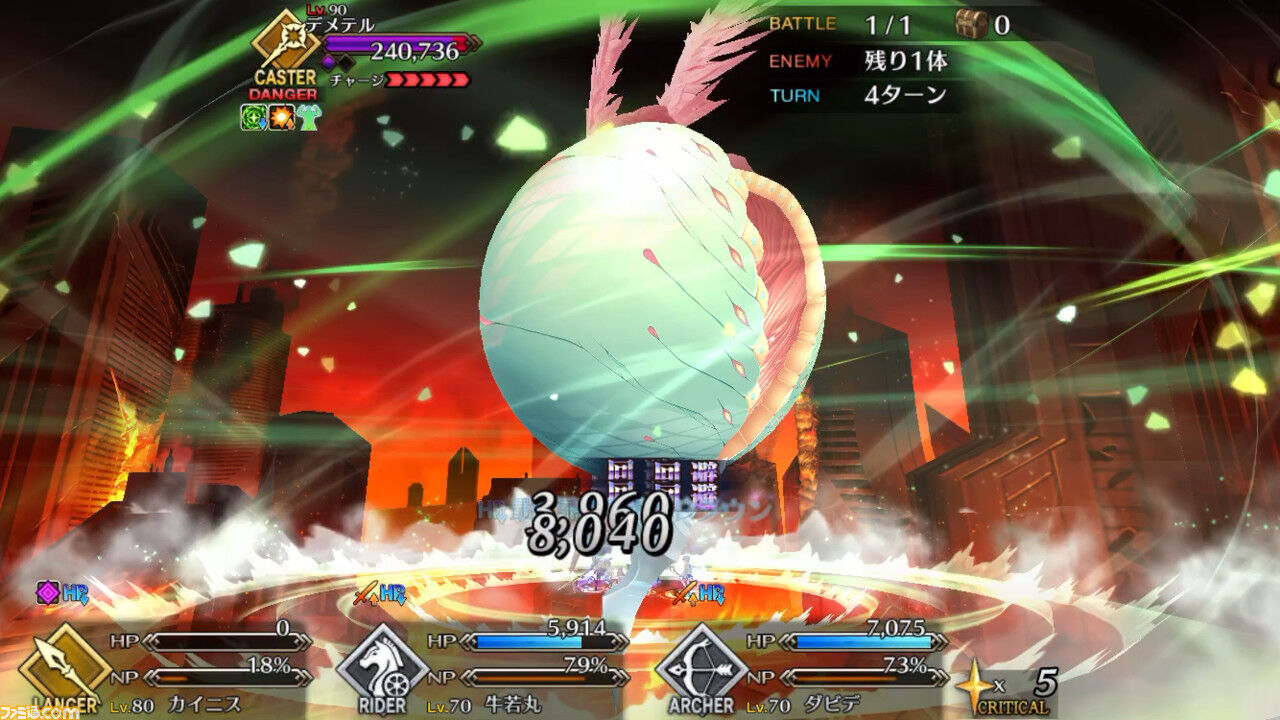
Task: Inspect the defense down buff icon on デメテル
Action: 253,117
